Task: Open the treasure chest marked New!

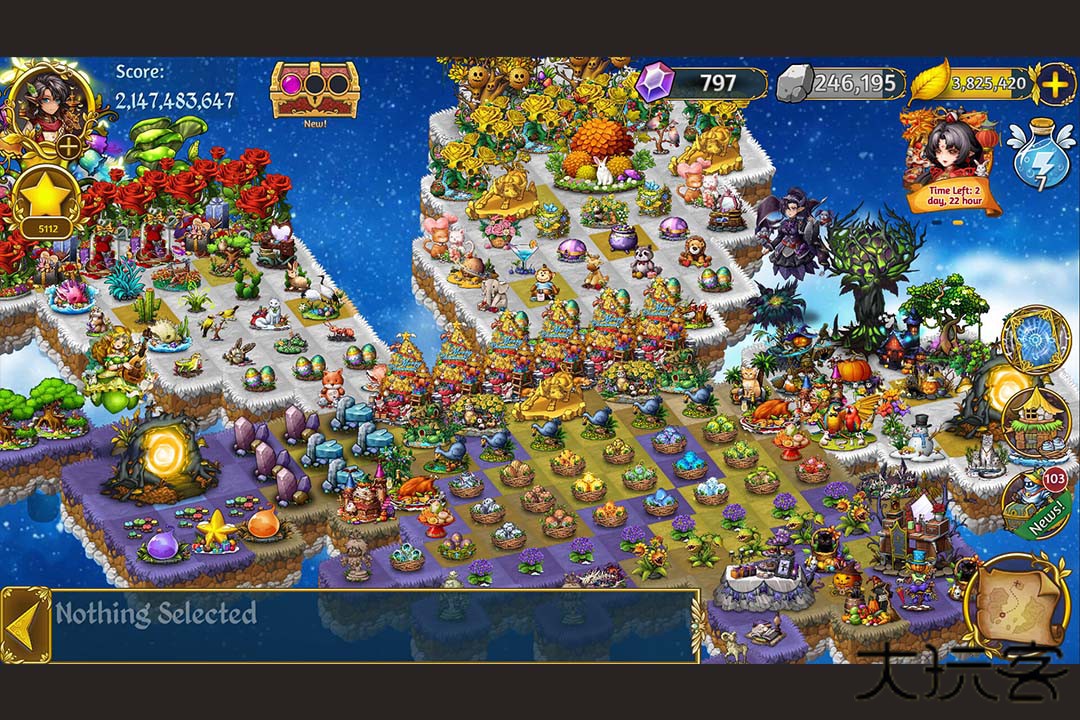Action: (x=314, y=90)
